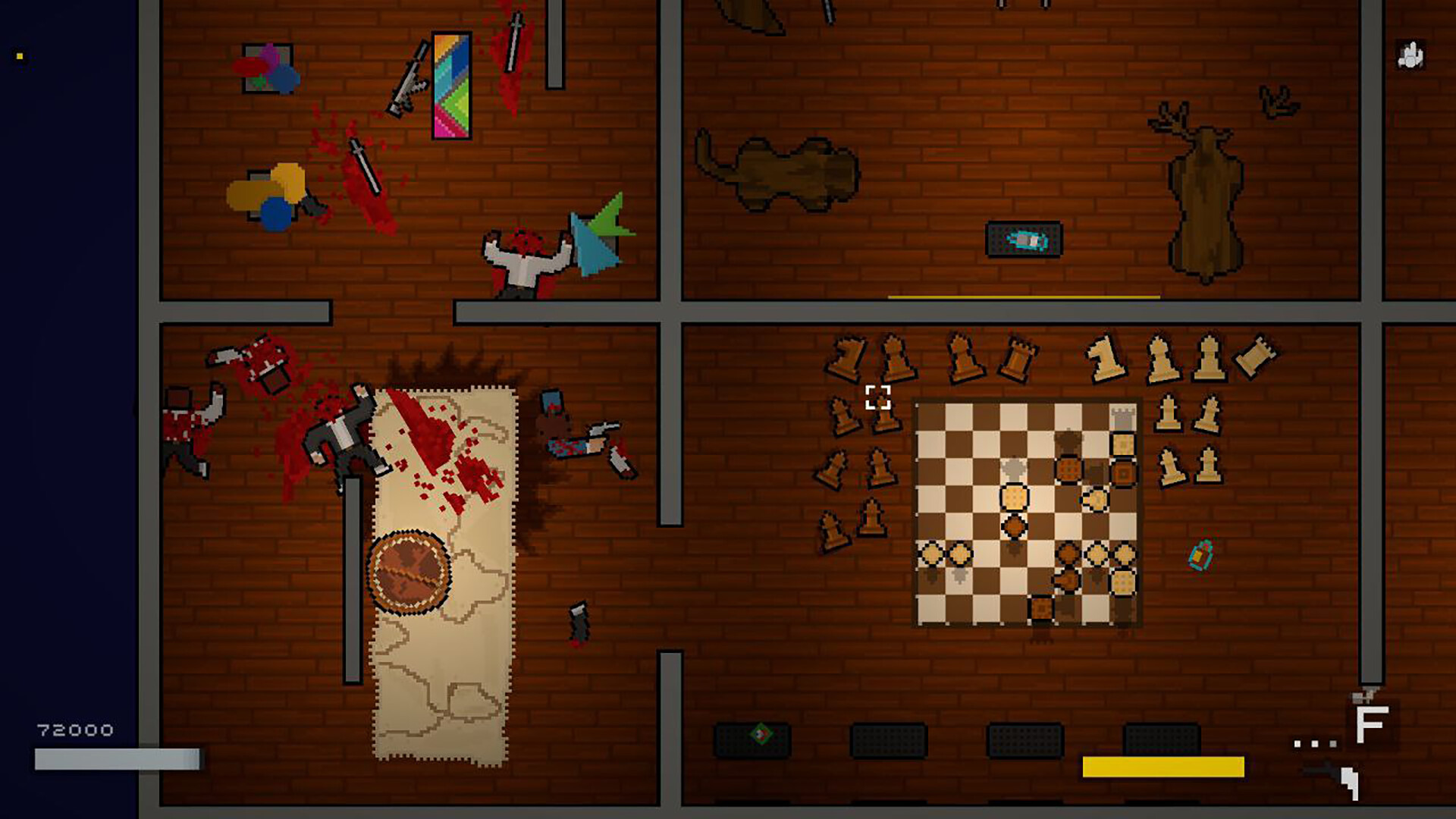Screen dimensions: 1456x819
Task: Click the yellow dot in the top-left corner
Action: 19,55
